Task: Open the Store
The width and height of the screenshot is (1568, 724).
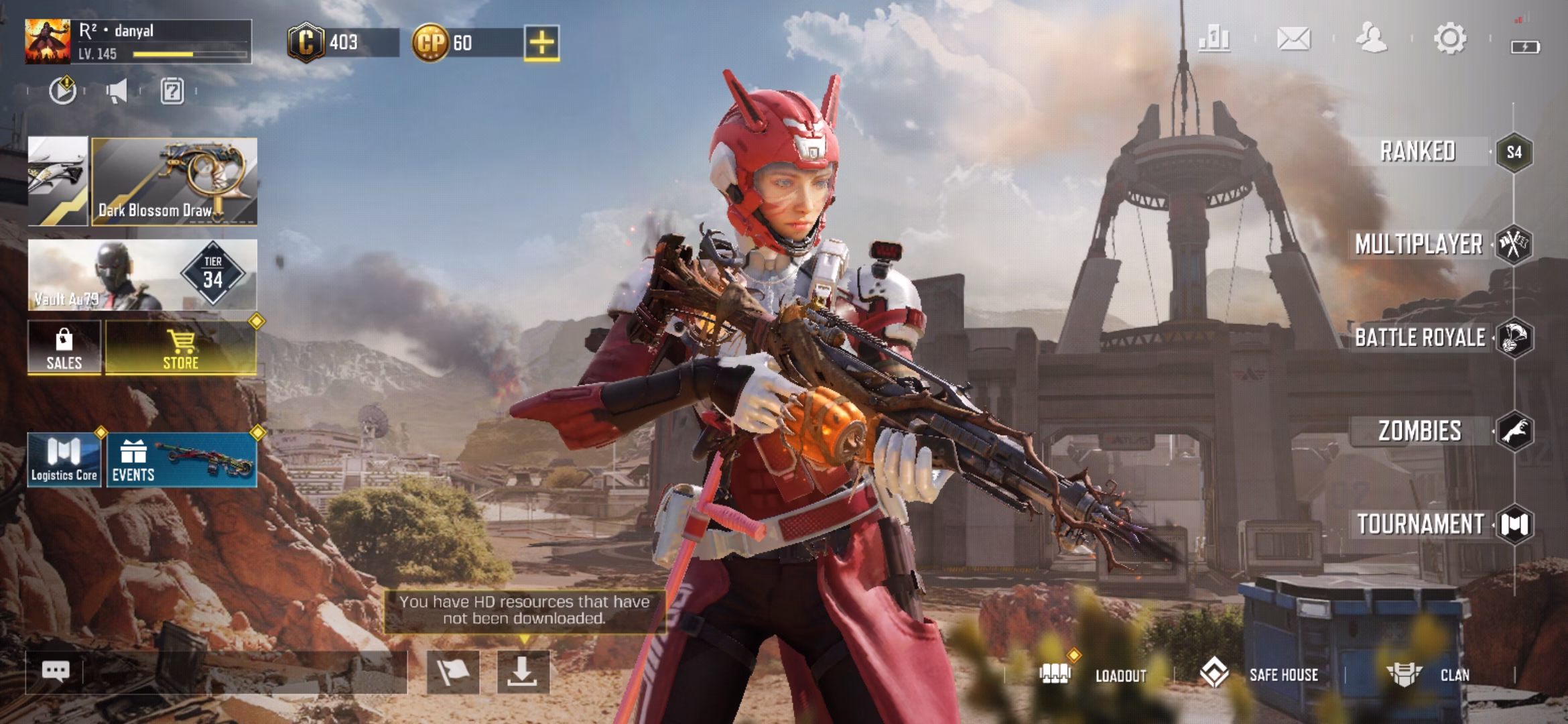Action: pyautogui.click(x=181, y=347)
